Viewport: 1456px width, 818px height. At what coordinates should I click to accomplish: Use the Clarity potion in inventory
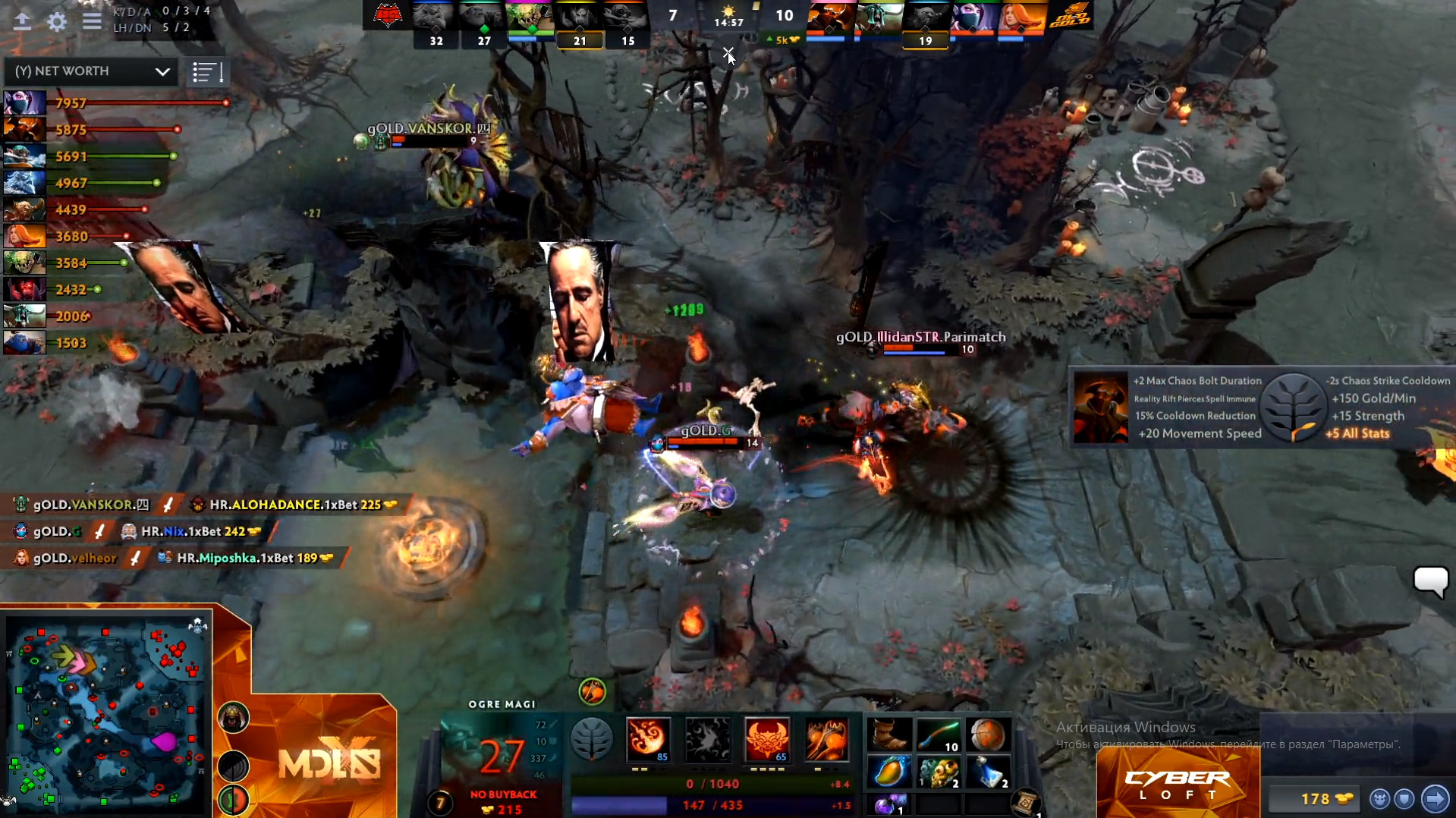click(988, 772)
